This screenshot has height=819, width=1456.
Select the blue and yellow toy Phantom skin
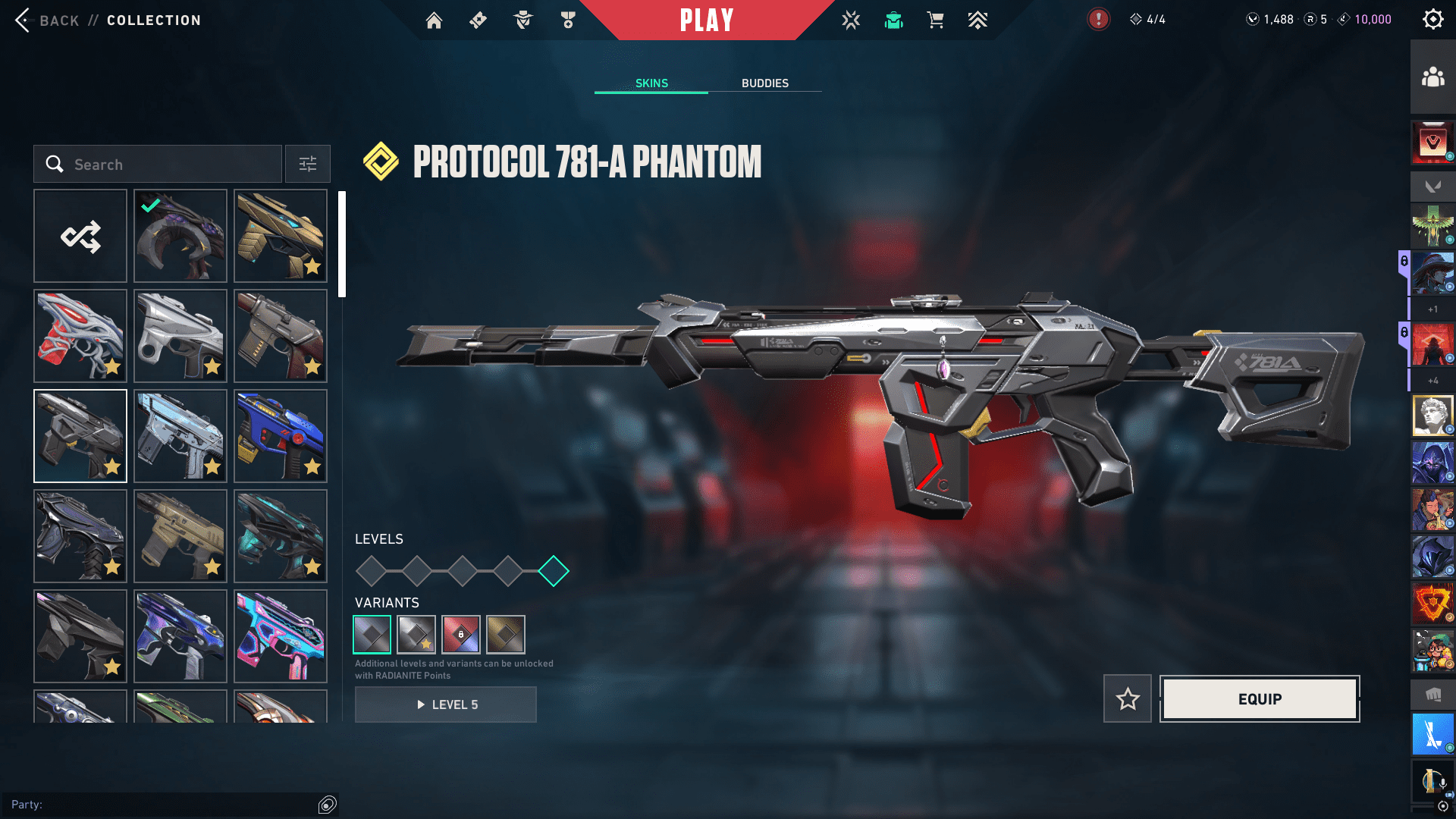pyautogui.click(x=281, y=436)
